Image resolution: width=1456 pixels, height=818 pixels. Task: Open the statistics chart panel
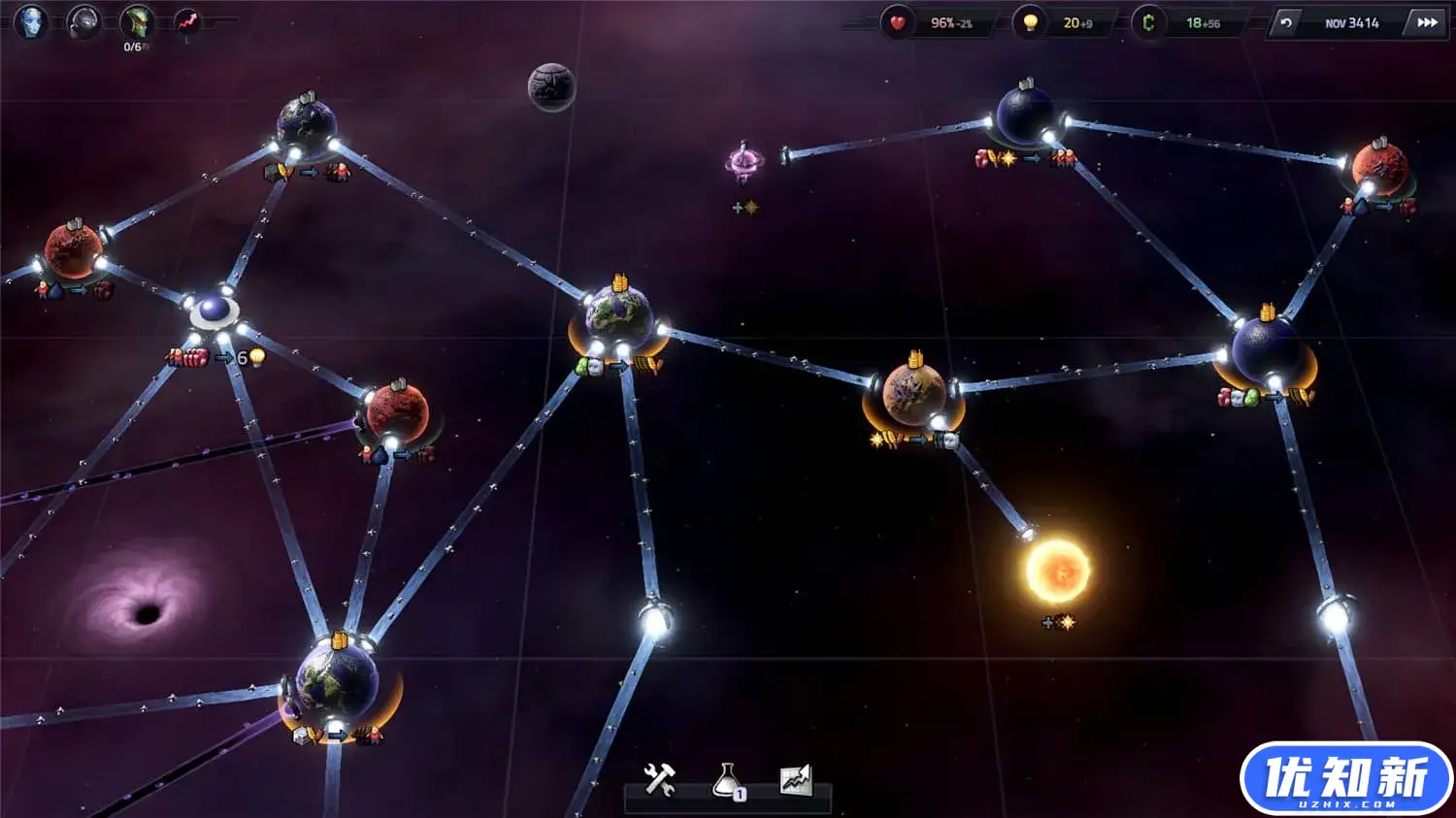(795, 779)
